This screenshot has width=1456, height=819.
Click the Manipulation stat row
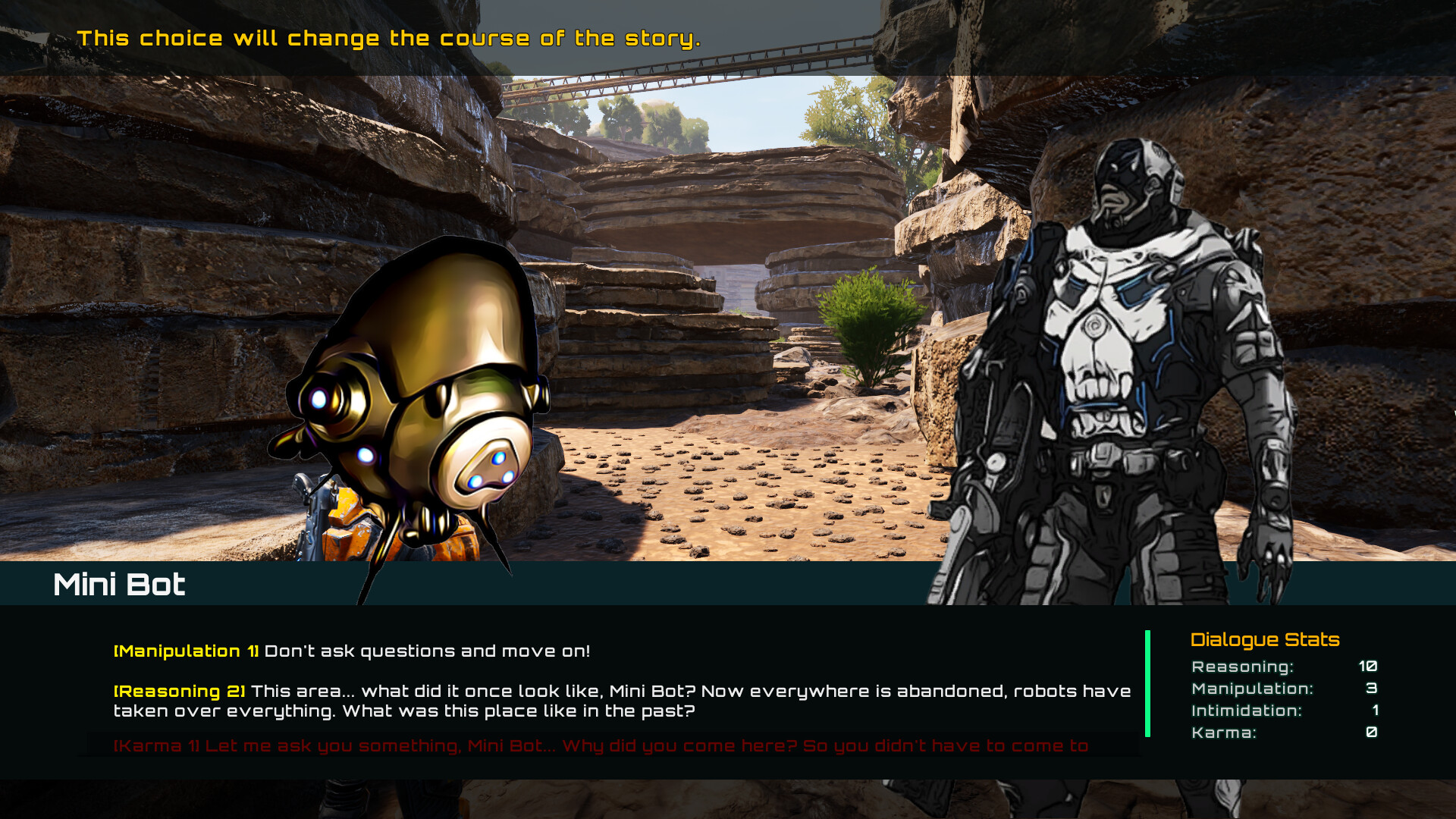coord(1289,689)
